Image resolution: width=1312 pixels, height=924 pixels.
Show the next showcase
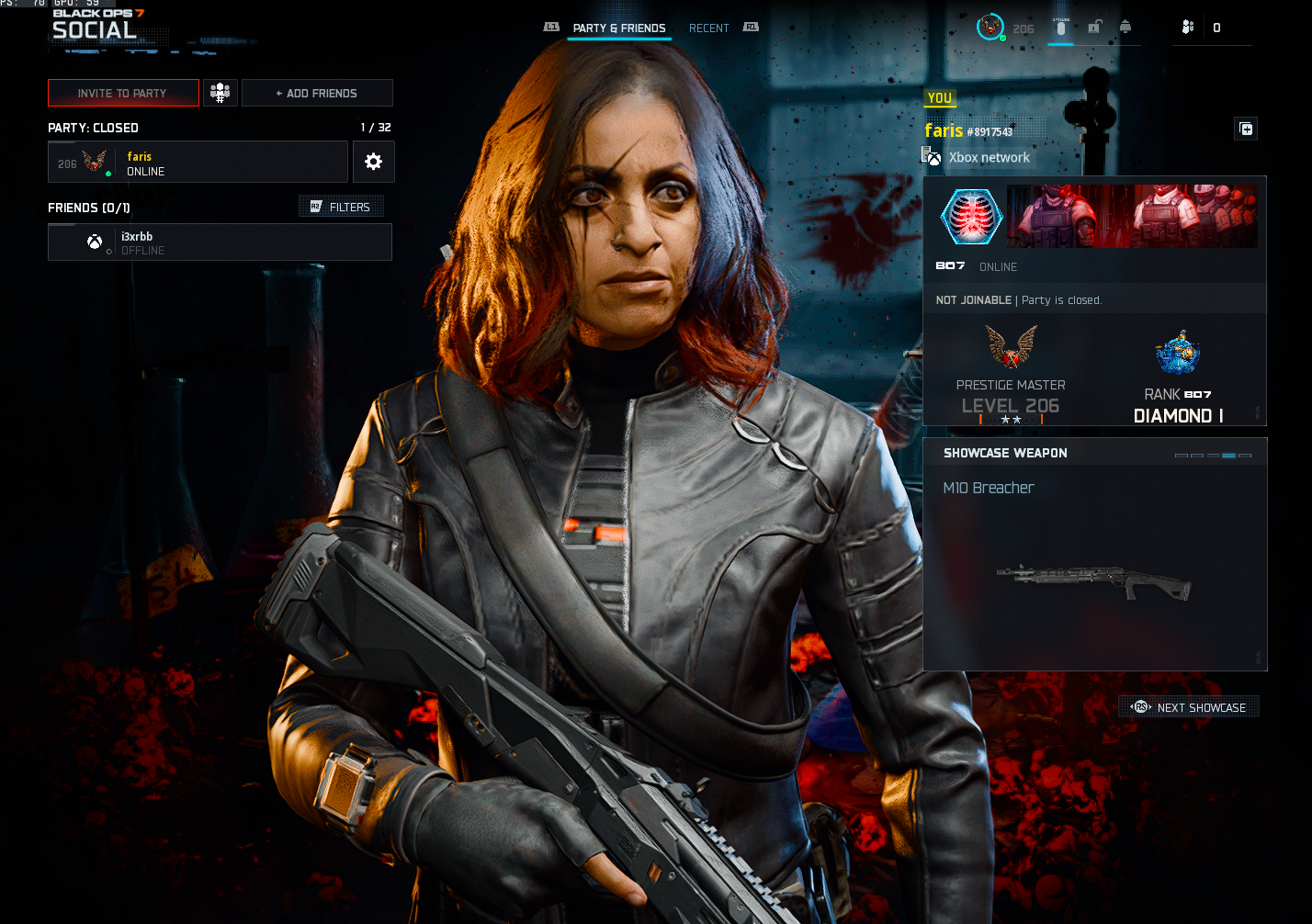pyautogui.click(x=1189, y=707)
